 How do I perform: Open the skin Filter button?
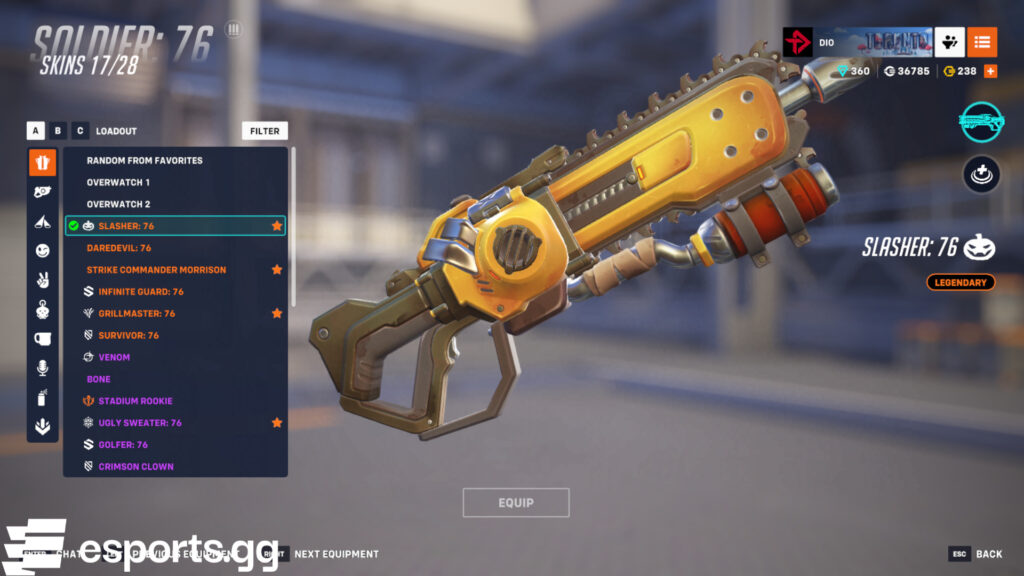pyautogui.click(x=265, y=131)
